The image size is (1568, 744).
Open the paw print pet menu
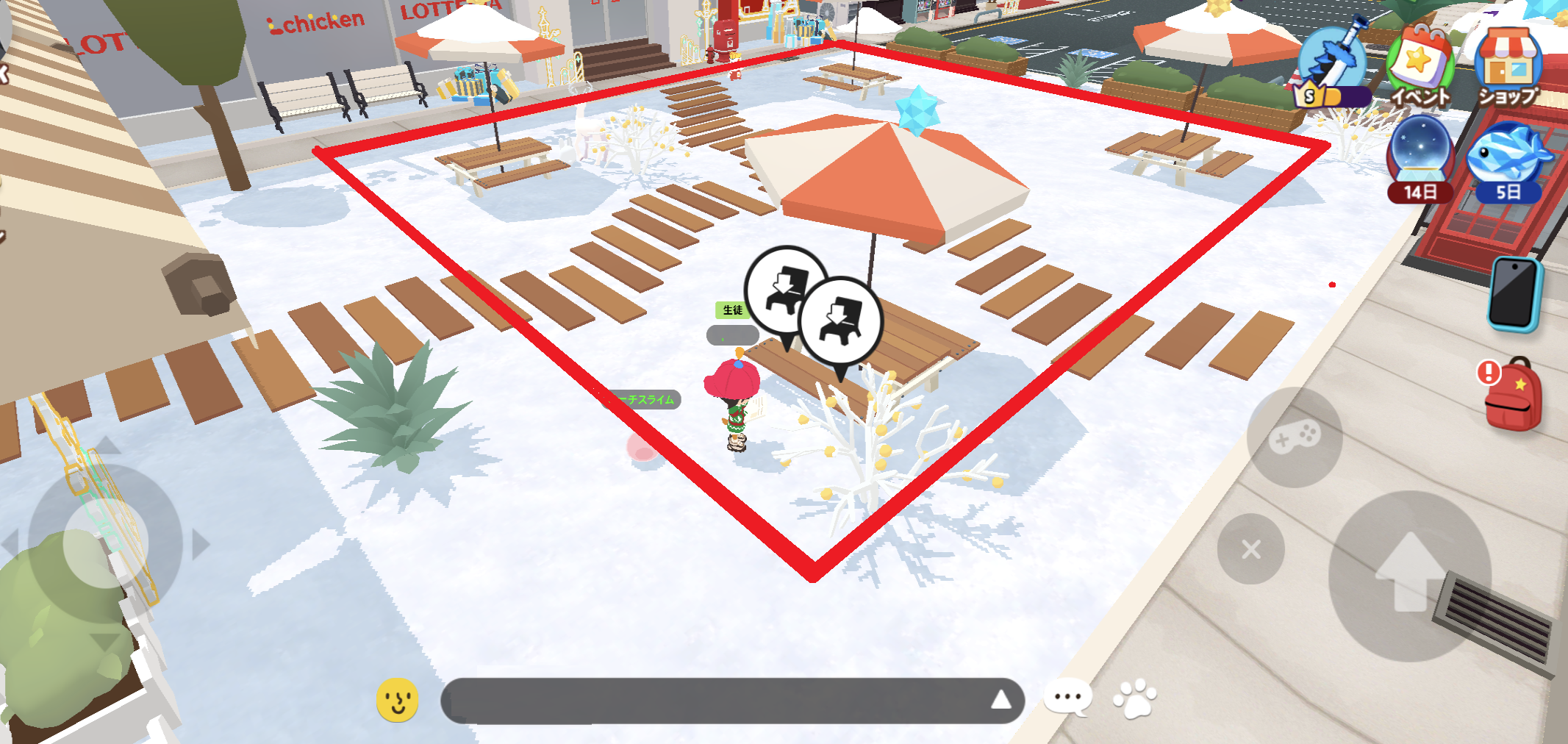coord(1135,698)
